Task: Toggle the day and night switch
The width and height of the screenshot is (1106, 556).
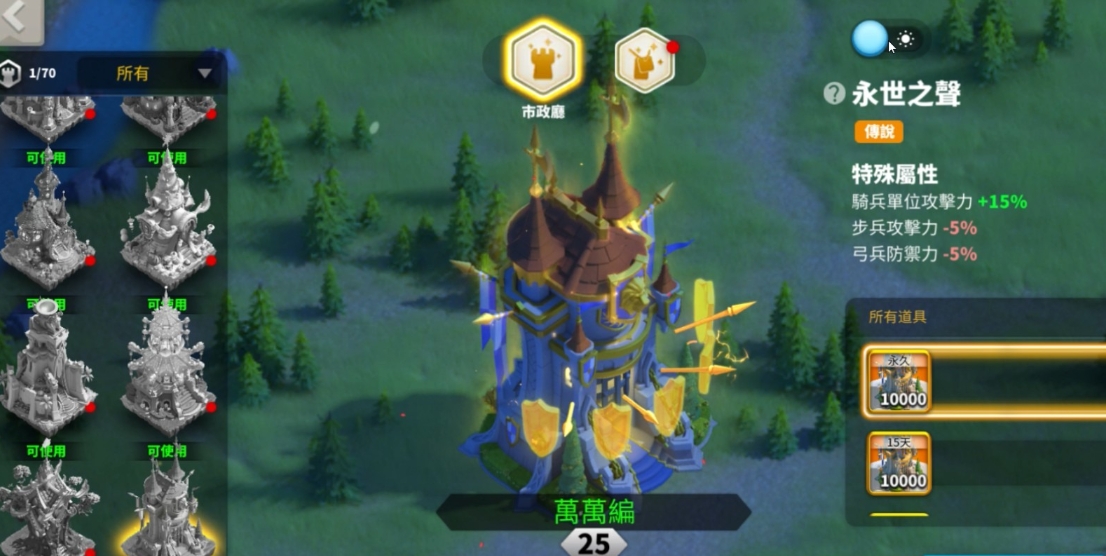Action: point(887,39)
